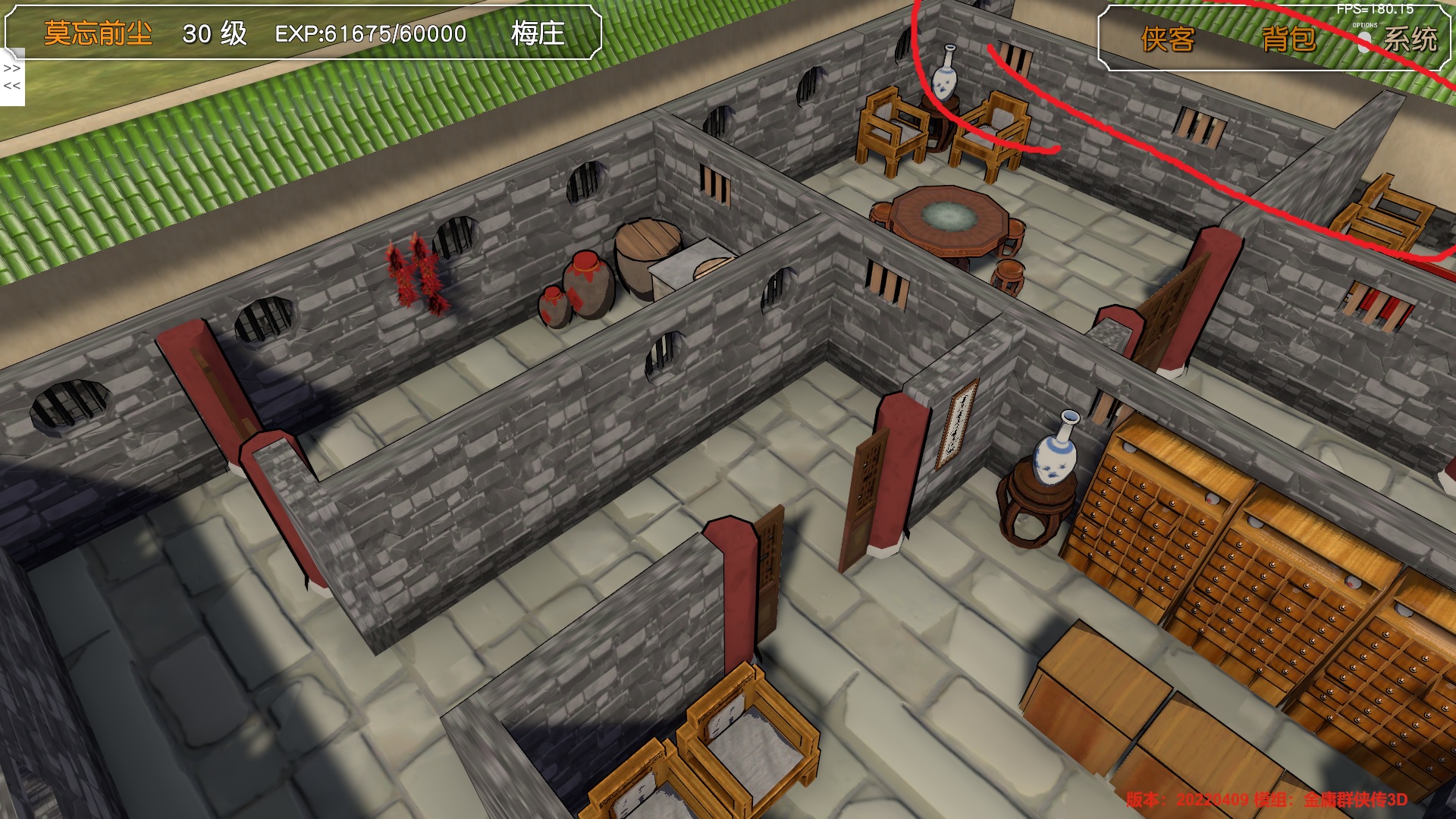
Task: Open the 背包 backpack menu
Action: (x=1288, y=39)
